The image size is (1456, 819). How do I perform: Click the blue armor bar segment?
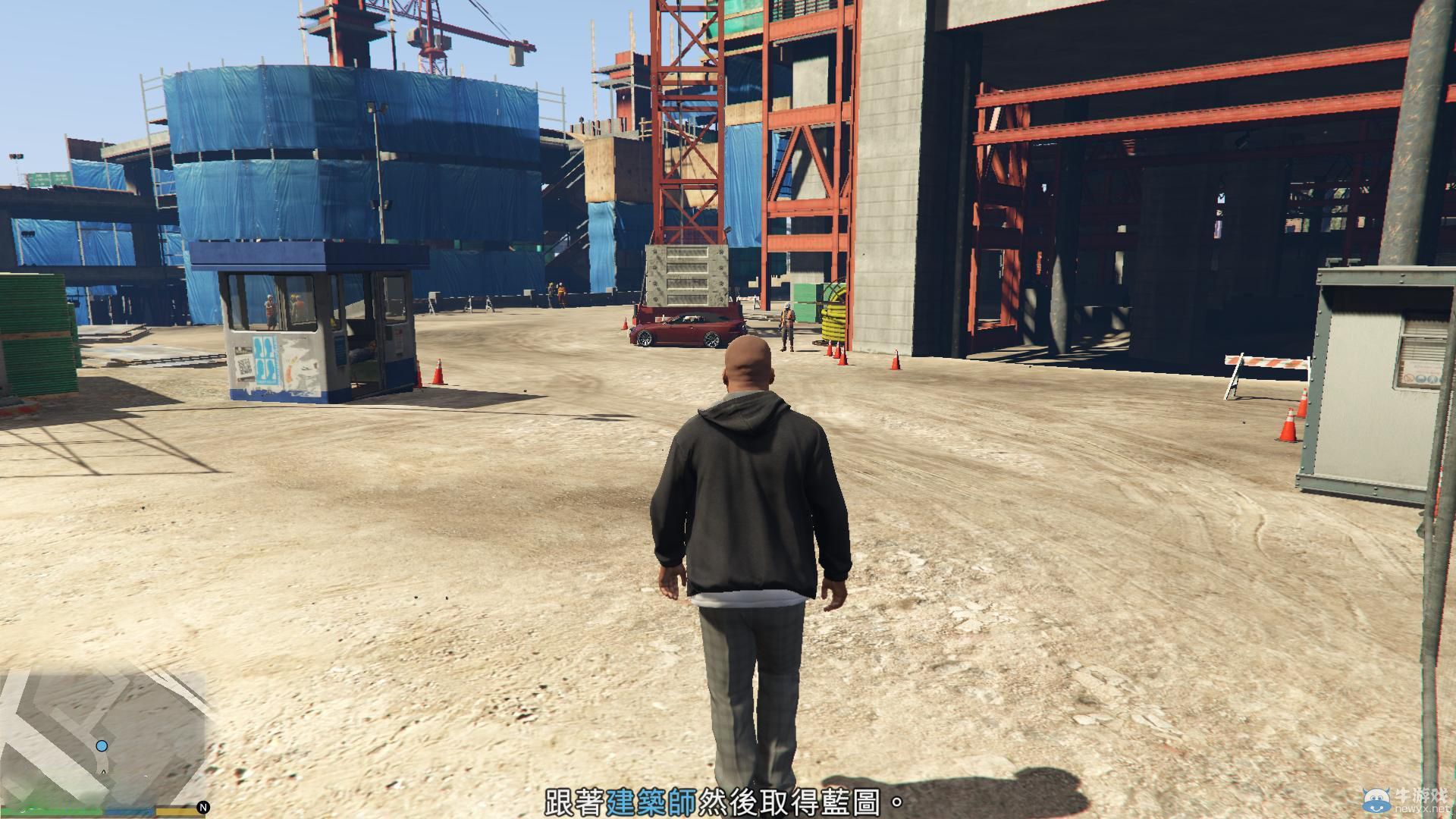(x=130, y=811)
